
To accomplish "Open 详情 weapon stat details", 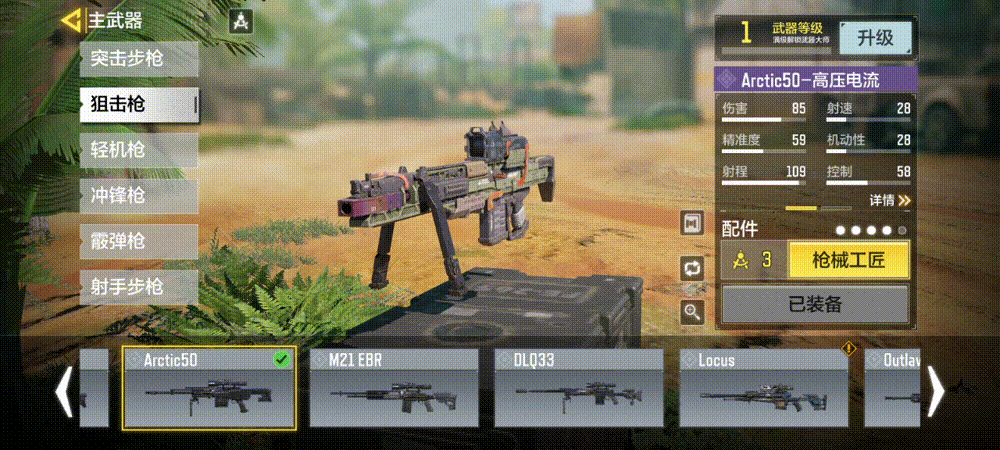I will [889, 200].
